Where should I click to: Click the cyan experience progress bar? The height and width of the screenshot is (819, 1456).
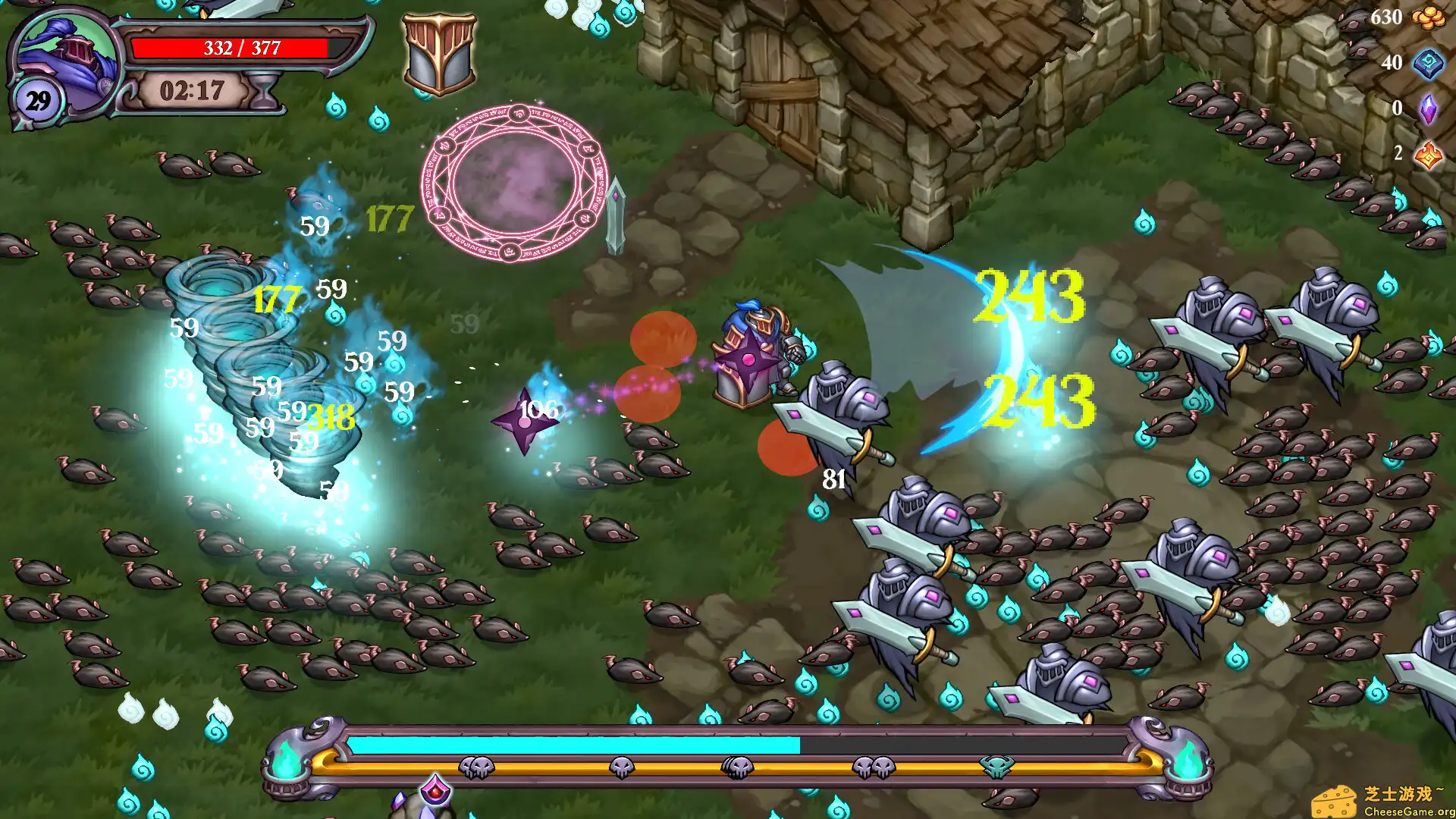pyautogui.click(x=576, y=745)
